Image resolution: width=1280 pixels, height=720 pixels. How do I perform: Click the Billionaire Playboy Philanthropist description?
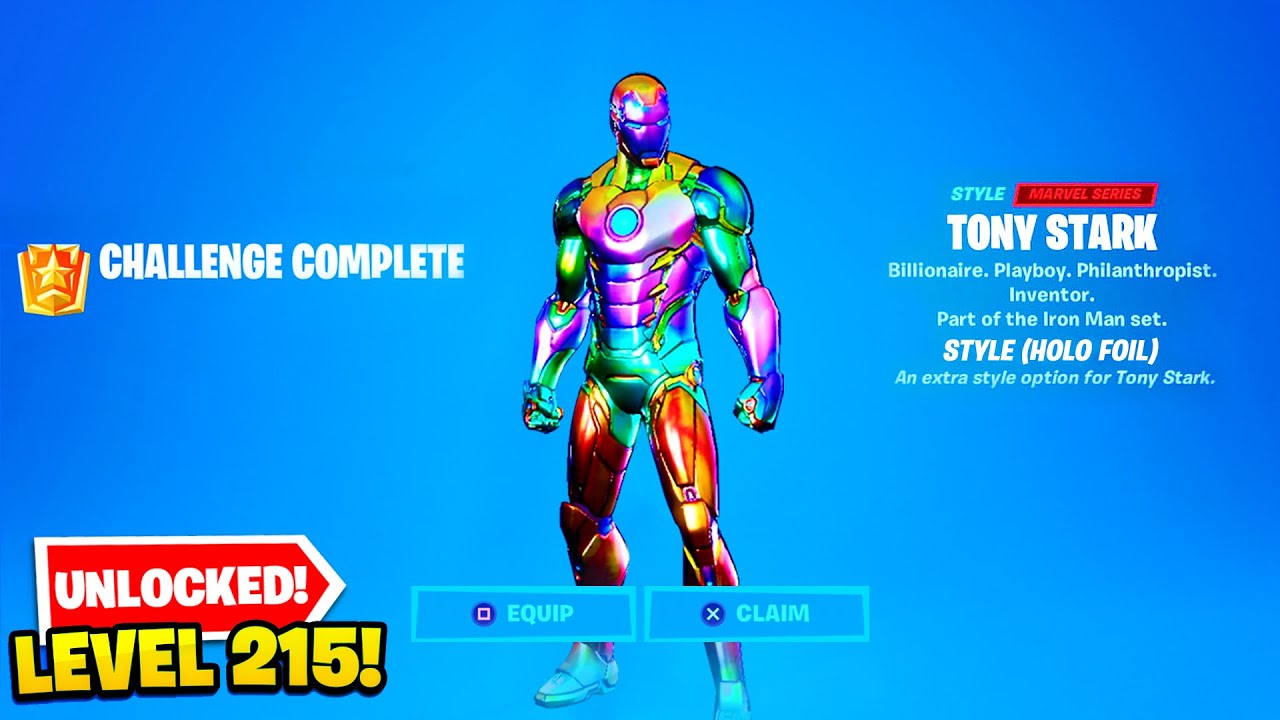click(x=1050, y=271)
